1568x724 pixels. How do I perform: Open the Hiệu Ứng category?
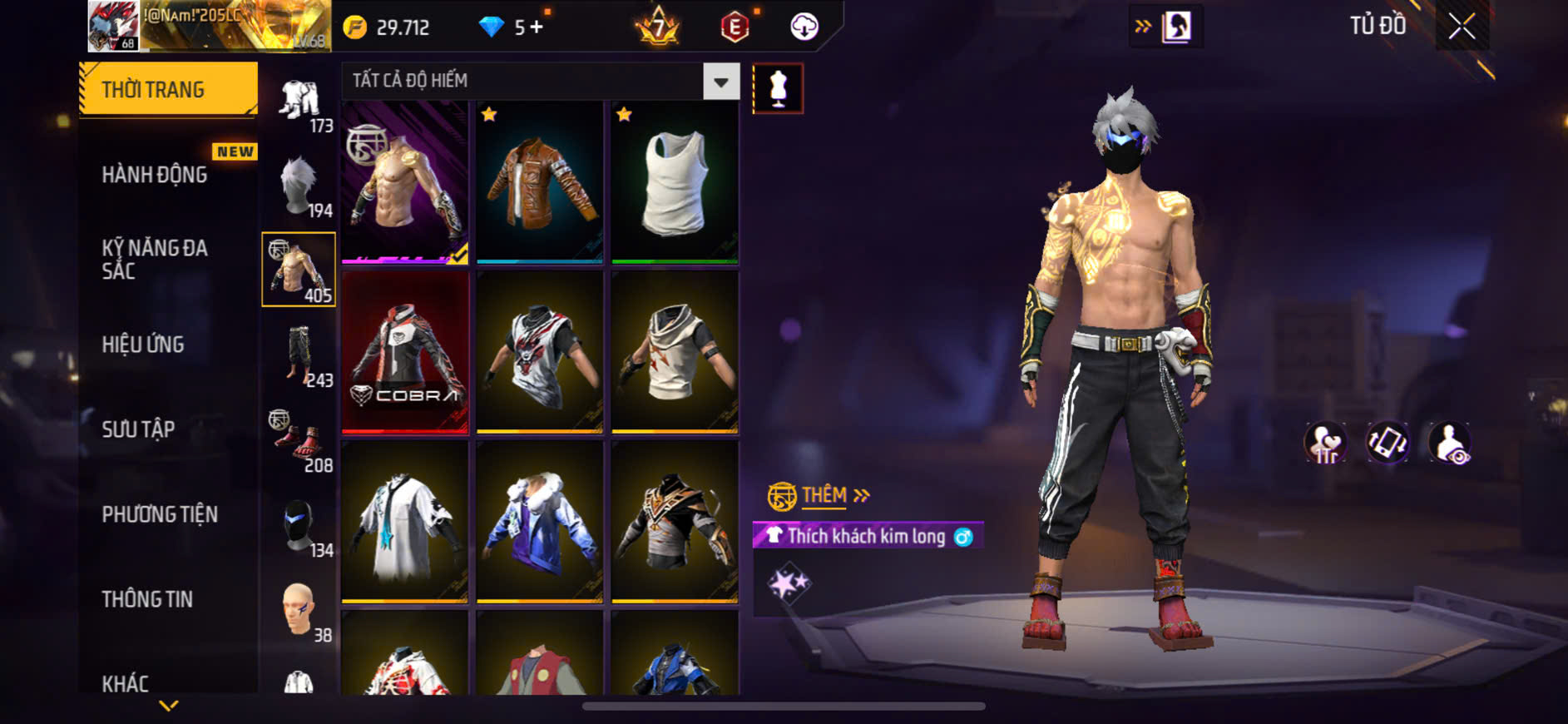(143, 345)
